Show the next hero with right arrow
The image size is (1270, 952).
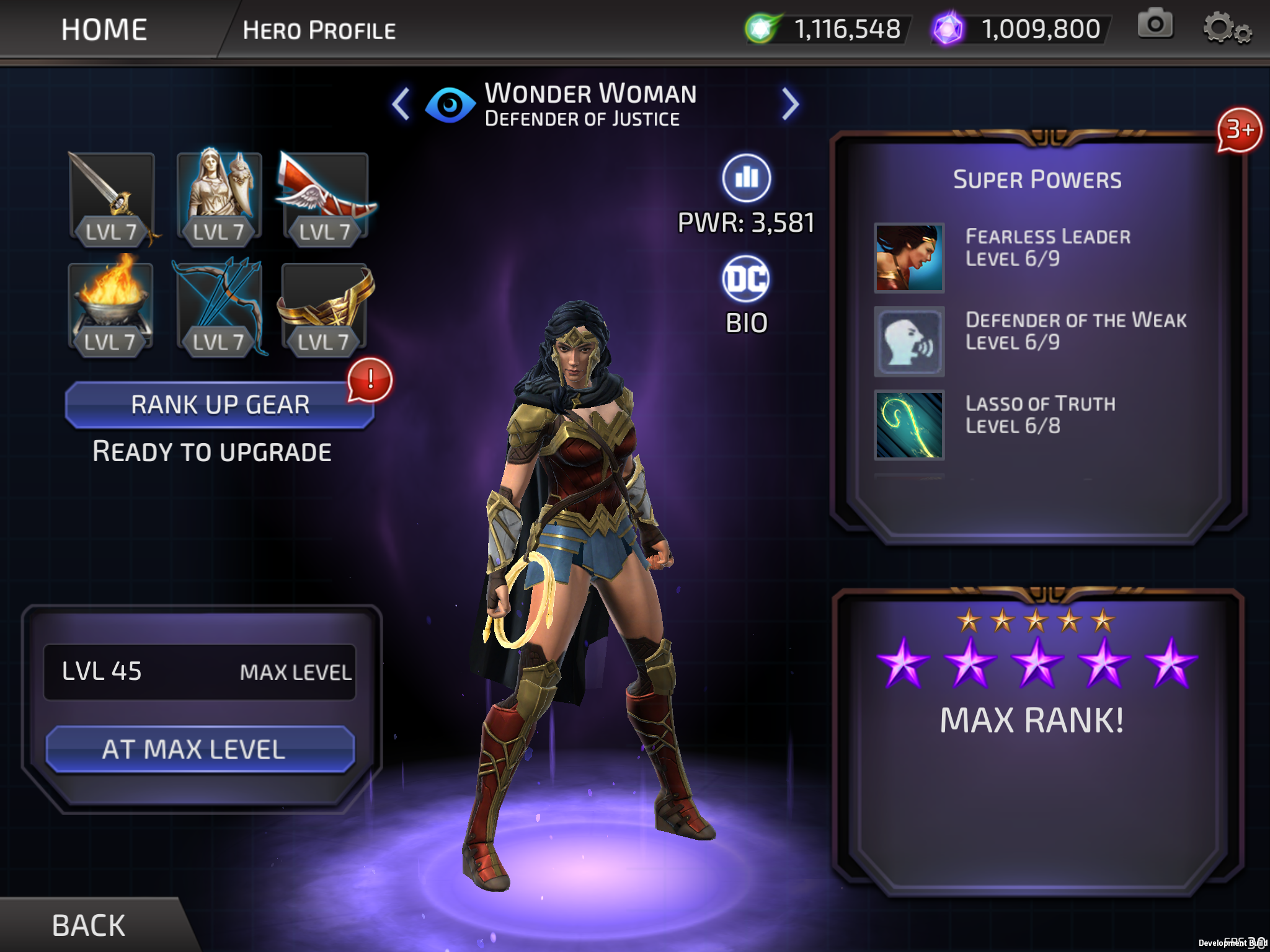pyautogui.click(x=790, y=104)
